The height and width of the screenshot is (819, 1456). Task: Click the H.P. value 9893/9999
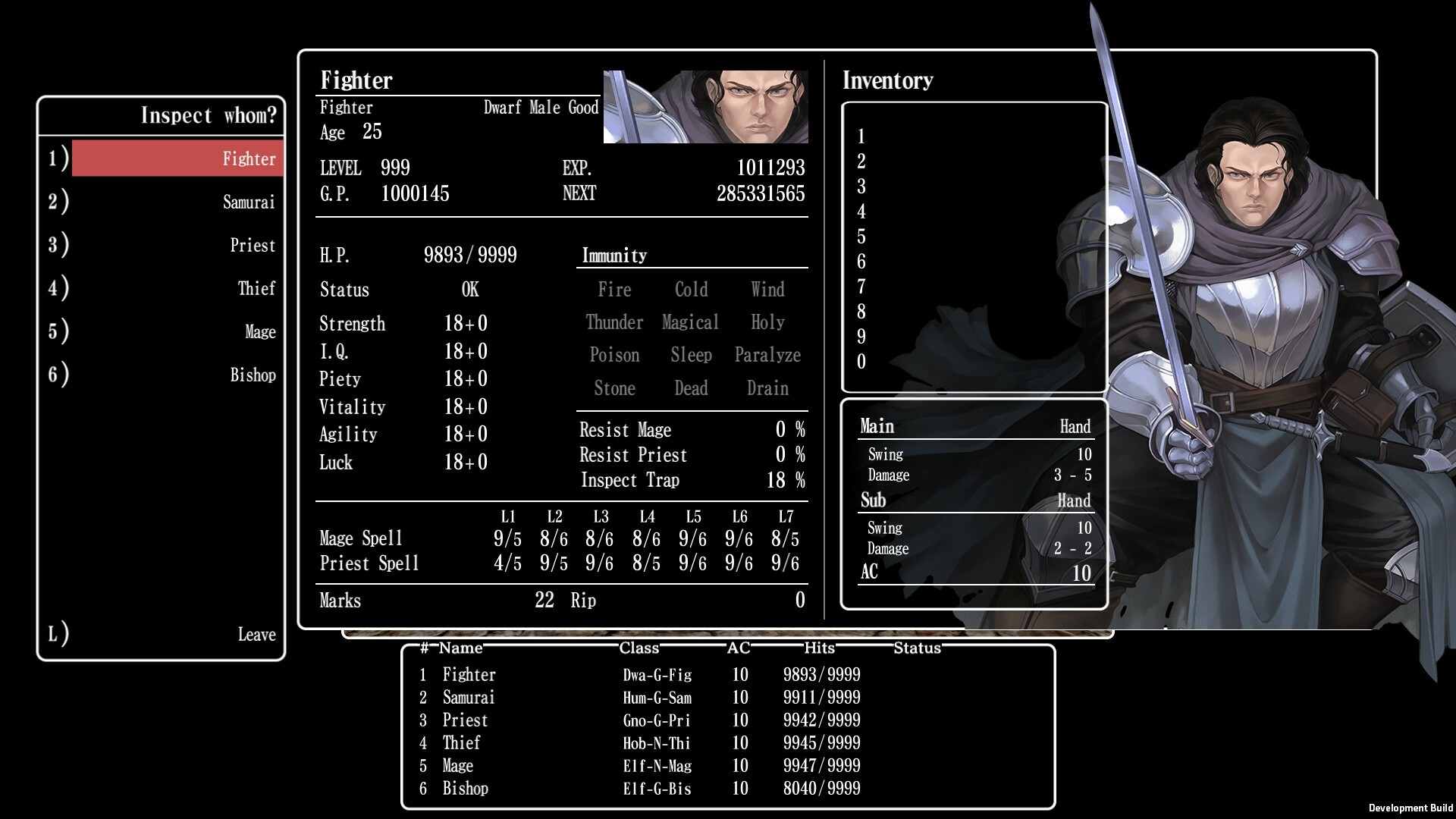tap(470, 256)
